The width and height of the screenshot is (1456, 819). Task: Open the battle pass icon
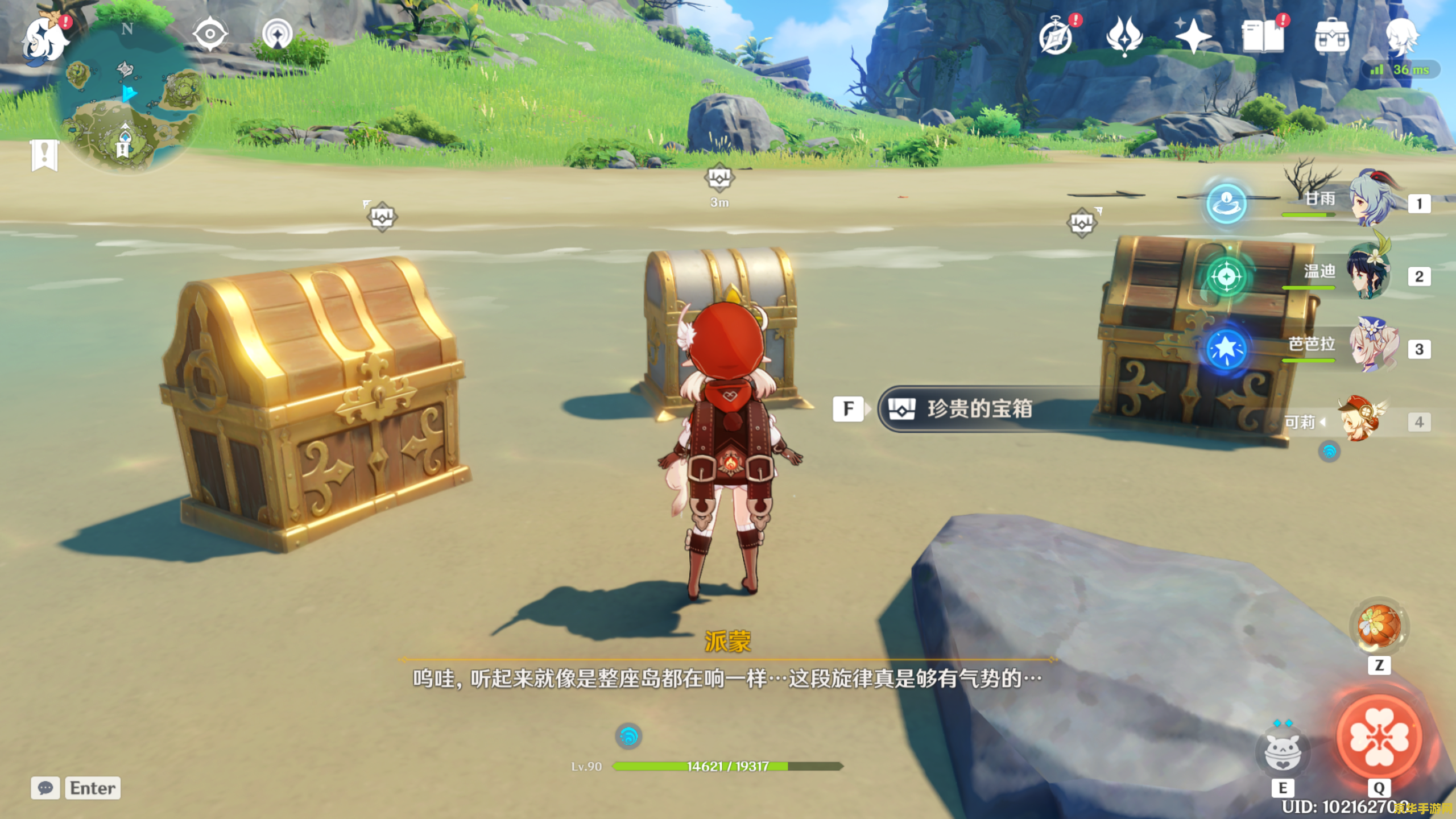coord(1124,35)
